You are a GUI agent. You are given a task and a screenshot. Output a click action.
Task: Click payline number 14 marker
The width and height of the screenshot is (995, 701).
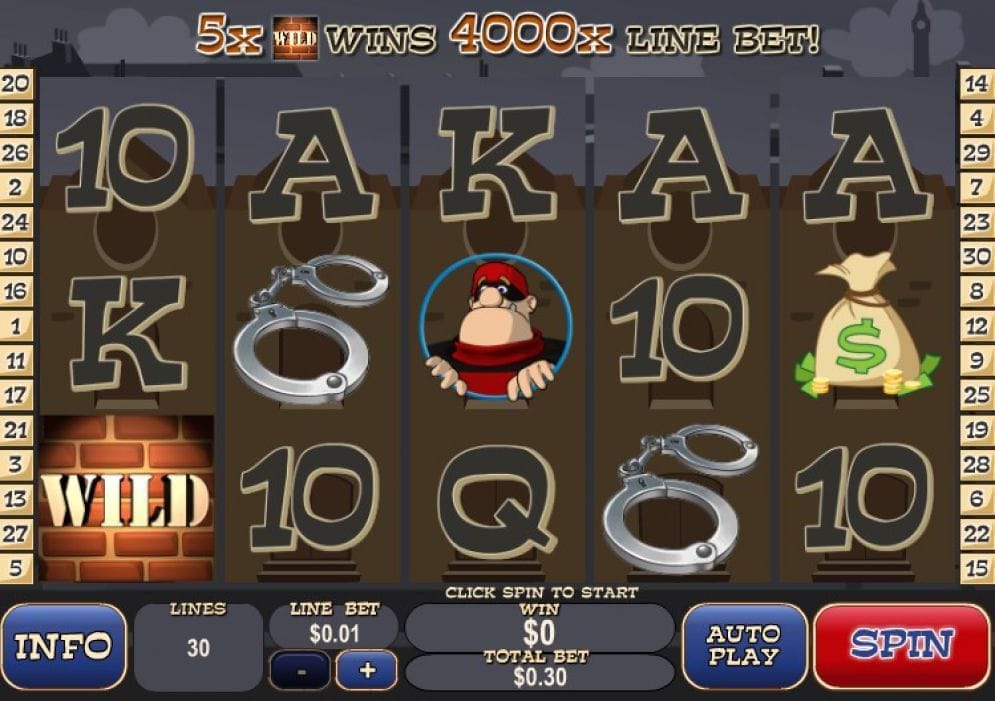coord(976,84)
